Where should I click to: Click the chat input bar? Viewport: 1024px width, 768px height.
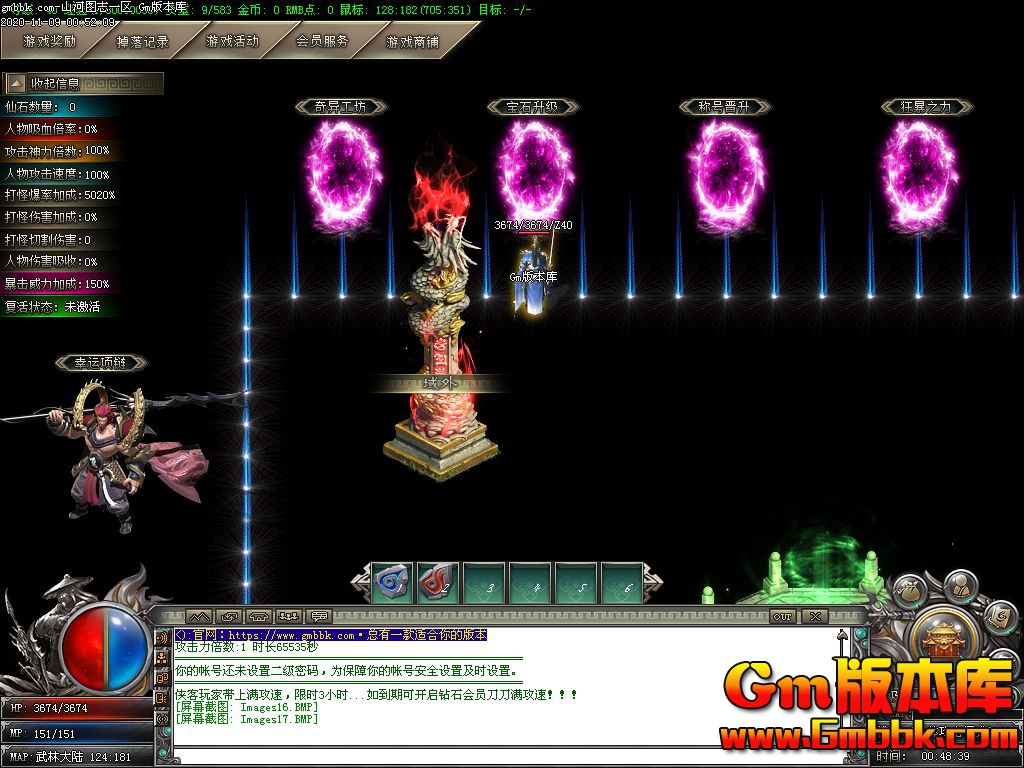click(x=500, y=756)
